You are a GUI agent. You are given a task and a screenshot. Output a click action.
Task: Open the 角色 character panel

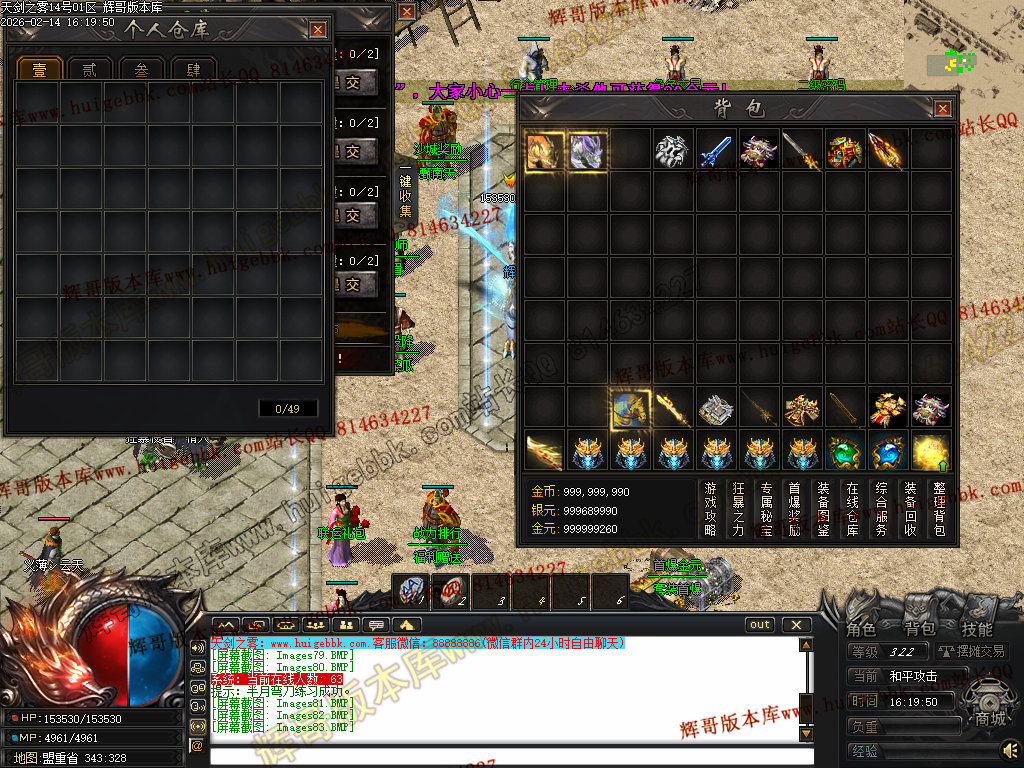click(x=861, y=629)
